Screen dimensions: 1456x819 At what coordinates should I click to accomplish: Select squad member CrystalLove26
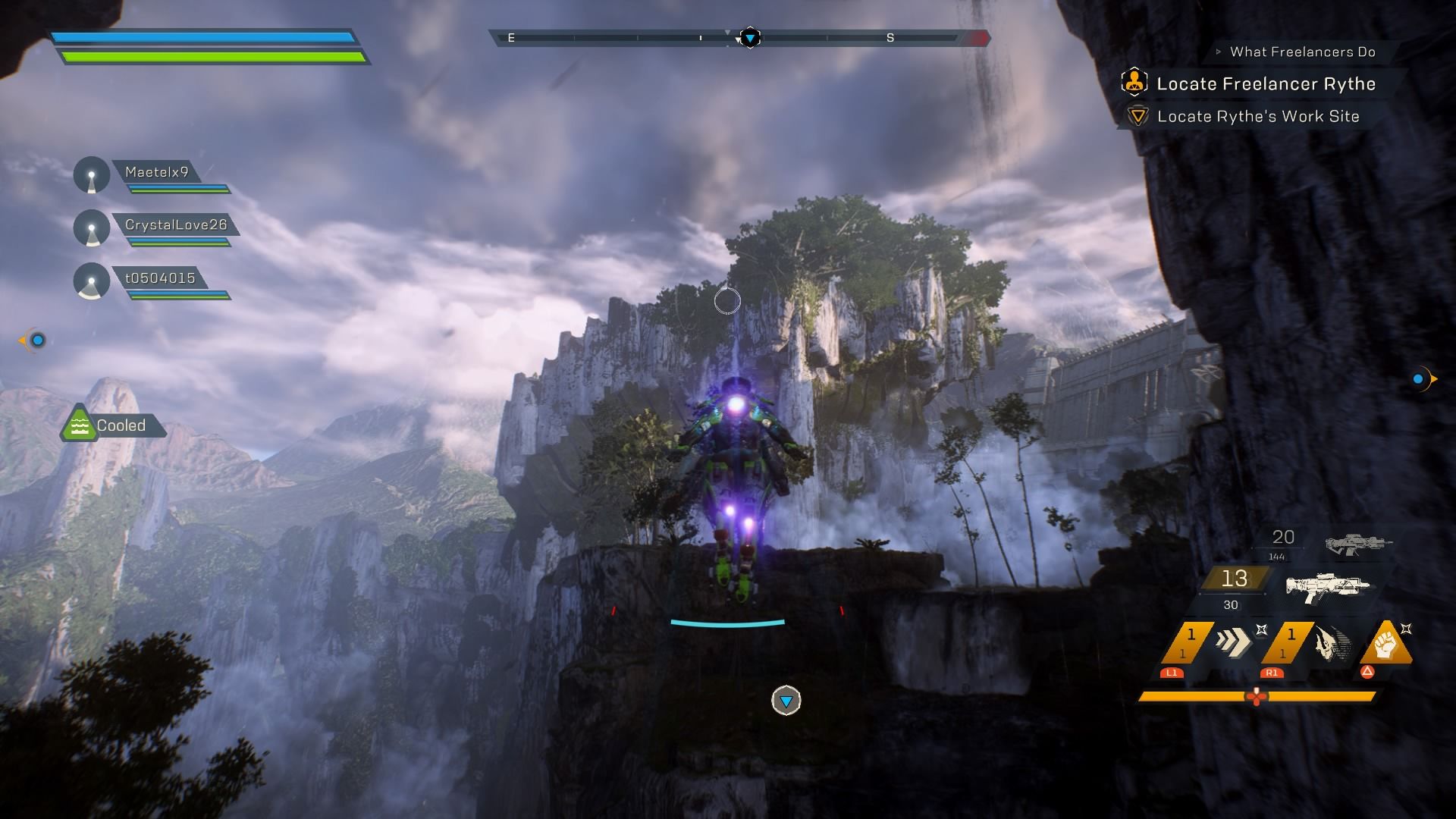pos(175,225)
